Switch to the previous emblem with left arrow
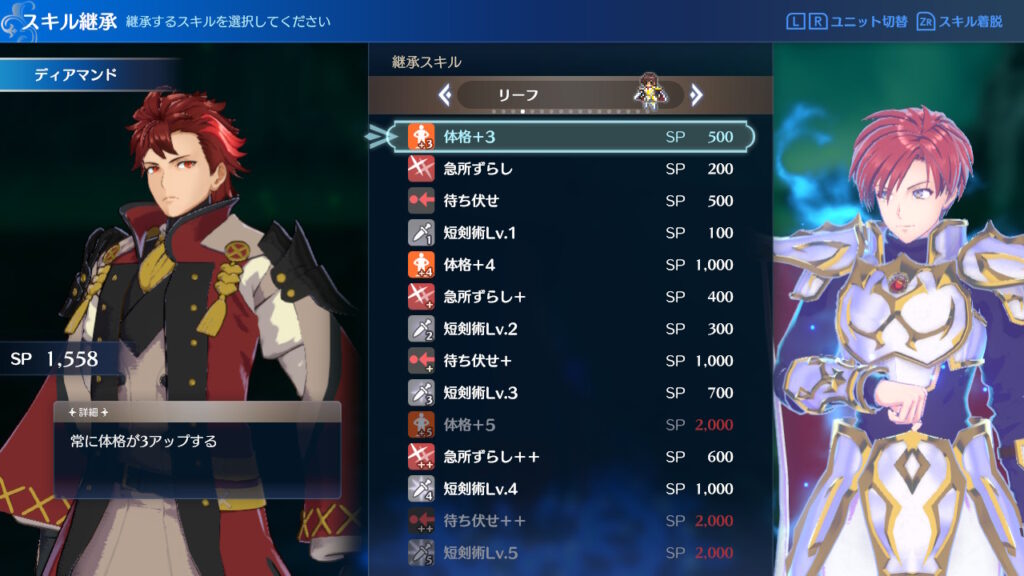 coord(445,95)
